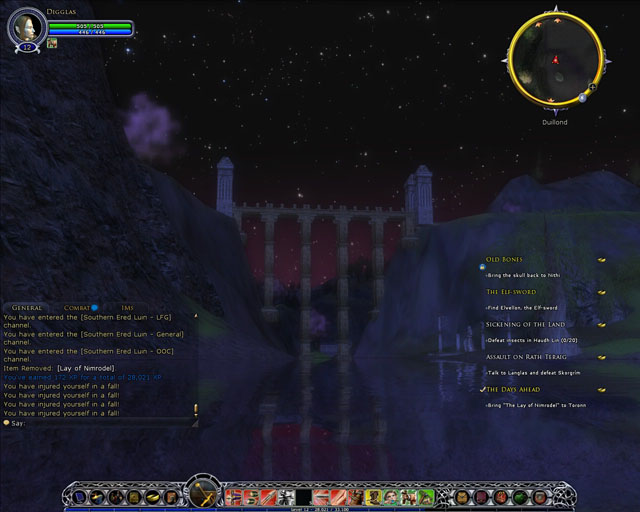The height and width of the screenshot is (512, 640).
Task: Switch to the General chat tab
Action: [27, 307]
